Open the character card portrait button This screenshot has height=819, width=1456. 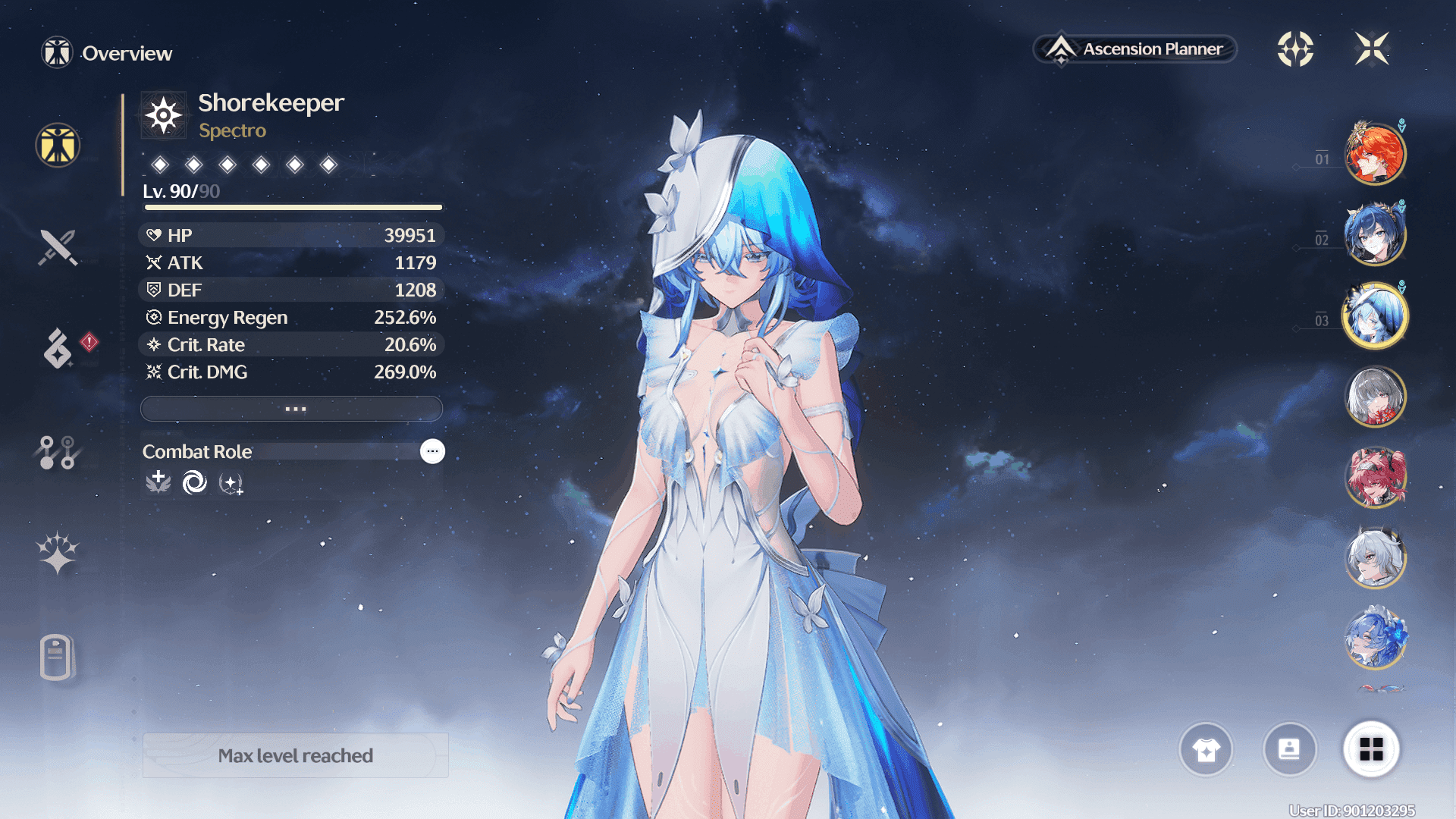[1289, 749]
